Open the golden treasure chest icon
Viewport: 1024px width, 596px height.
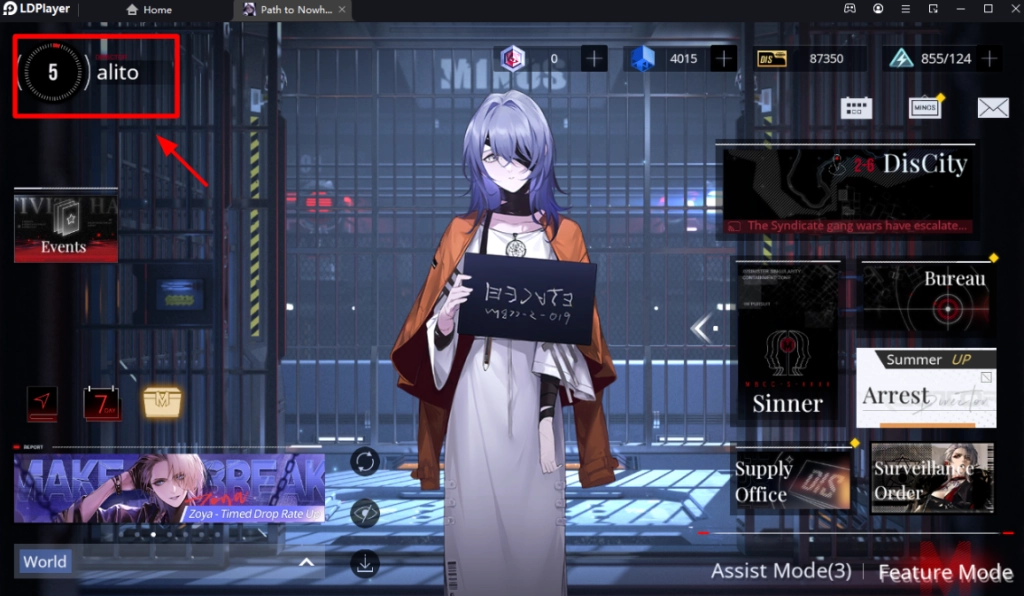160,402
